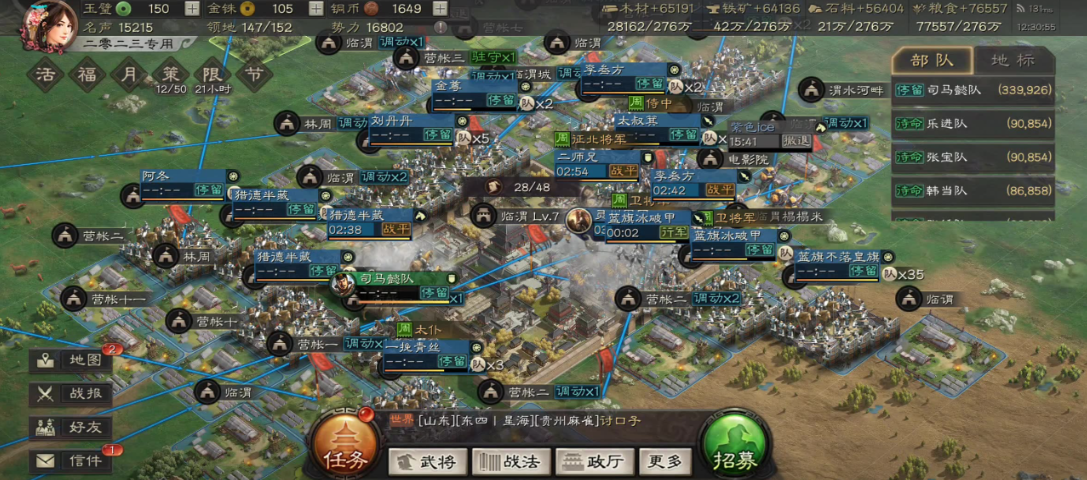Check the 信件 mail inbox
This screenshot has width=1087, height=480.
tap(72, 460)
